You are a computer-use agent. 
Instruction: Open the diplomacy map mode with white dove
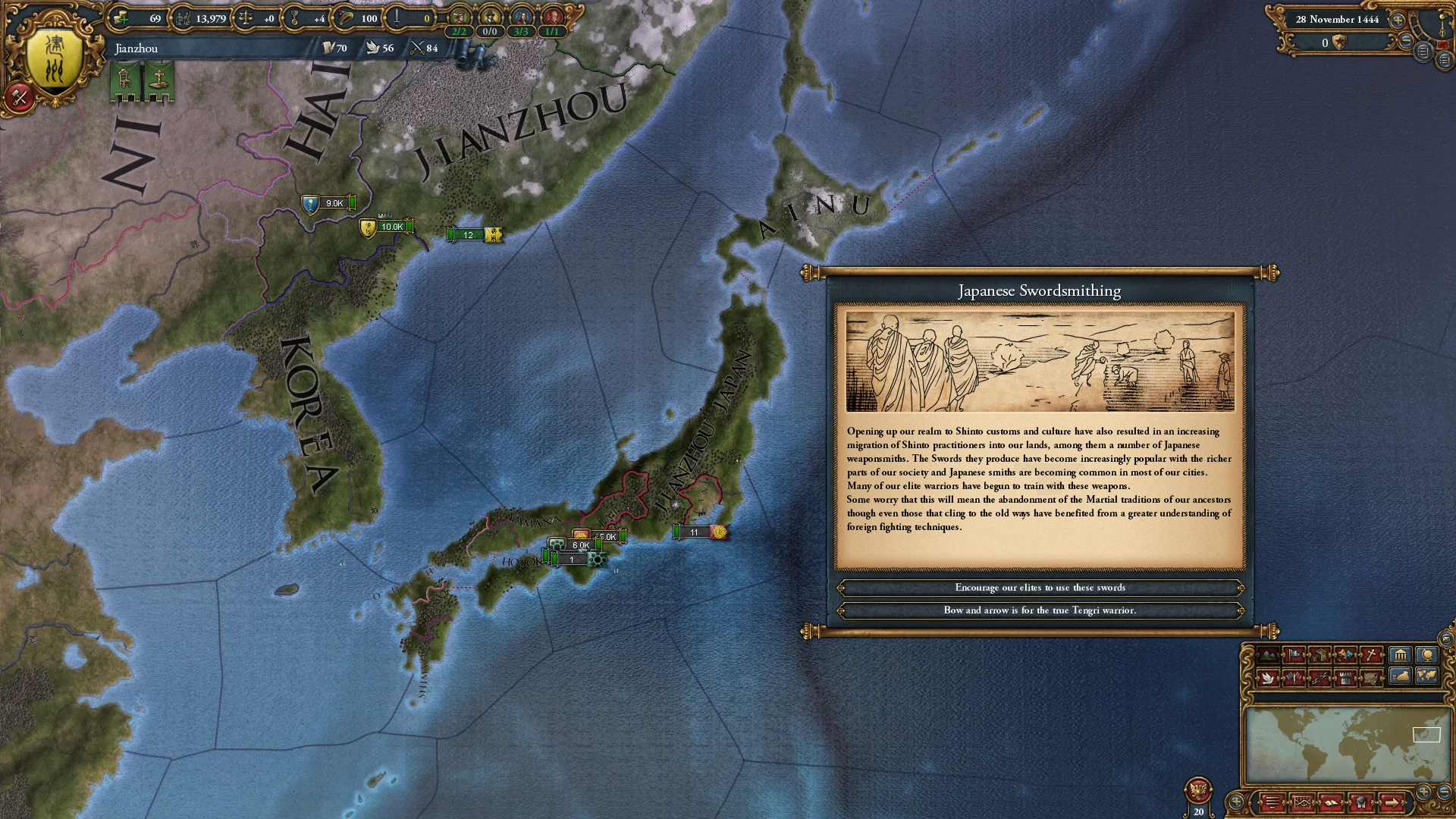(1268, 679)
